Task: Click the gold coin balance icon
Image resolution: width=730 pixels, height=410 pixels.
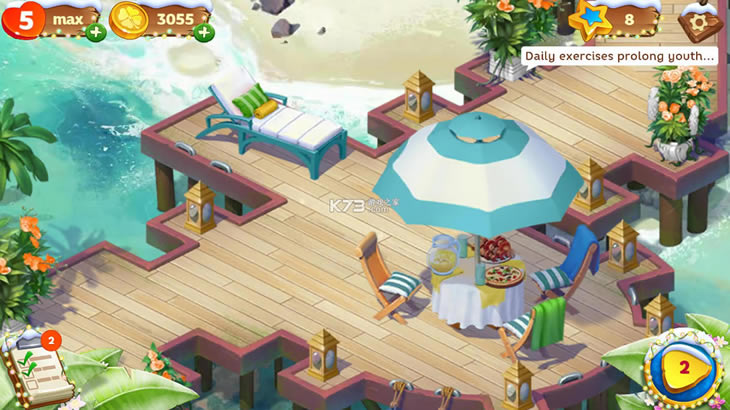Action: 129,19
